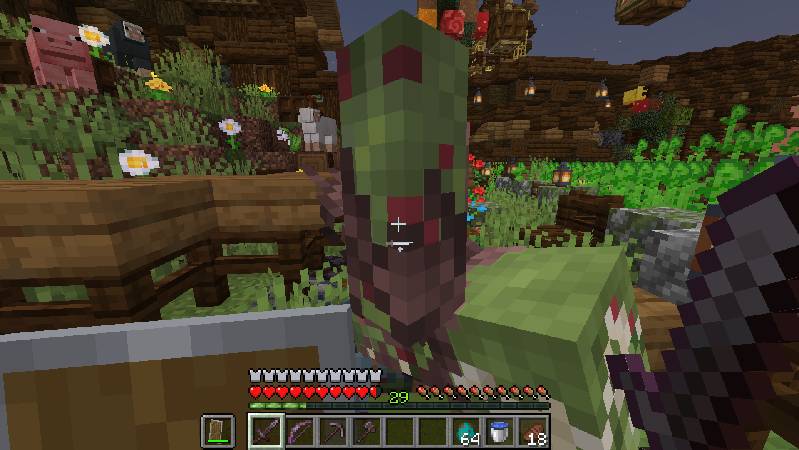Switch to the axe hotbar slot

click(366, 432)
